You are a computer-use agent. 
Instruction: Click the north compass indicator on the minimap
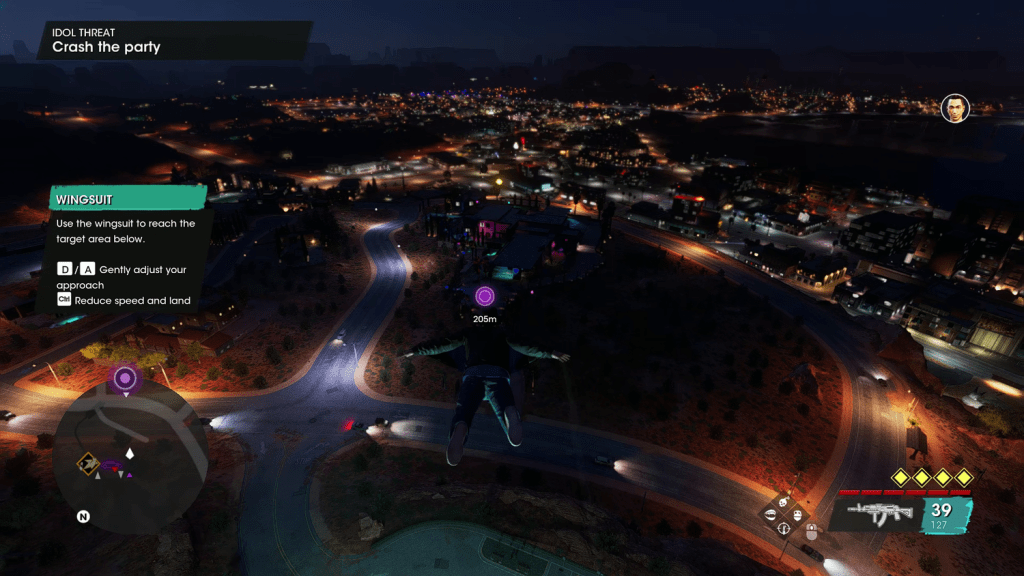point(84,517)
